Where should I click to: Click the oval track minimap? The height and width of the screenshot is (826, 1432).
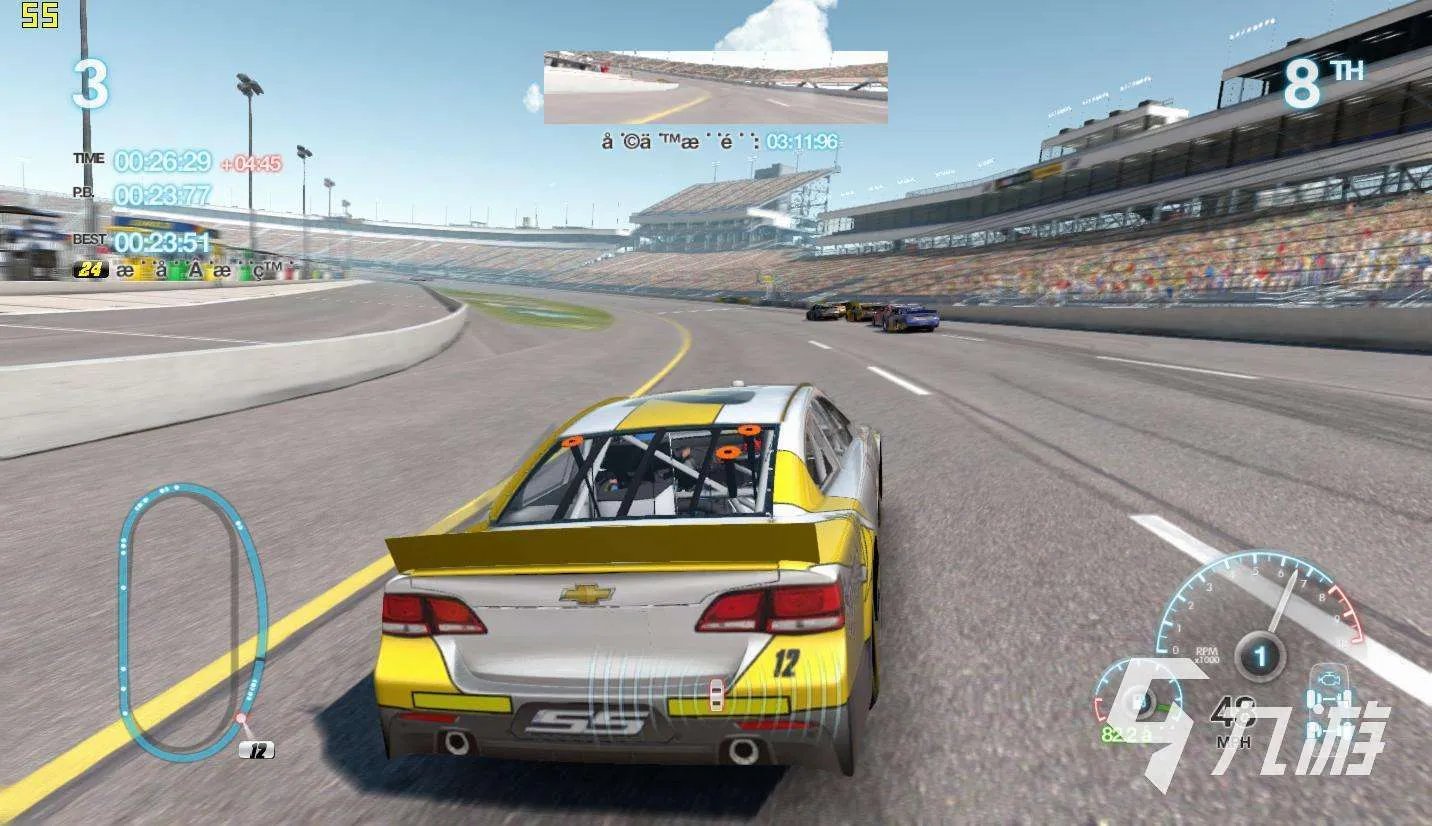point(192,620)
